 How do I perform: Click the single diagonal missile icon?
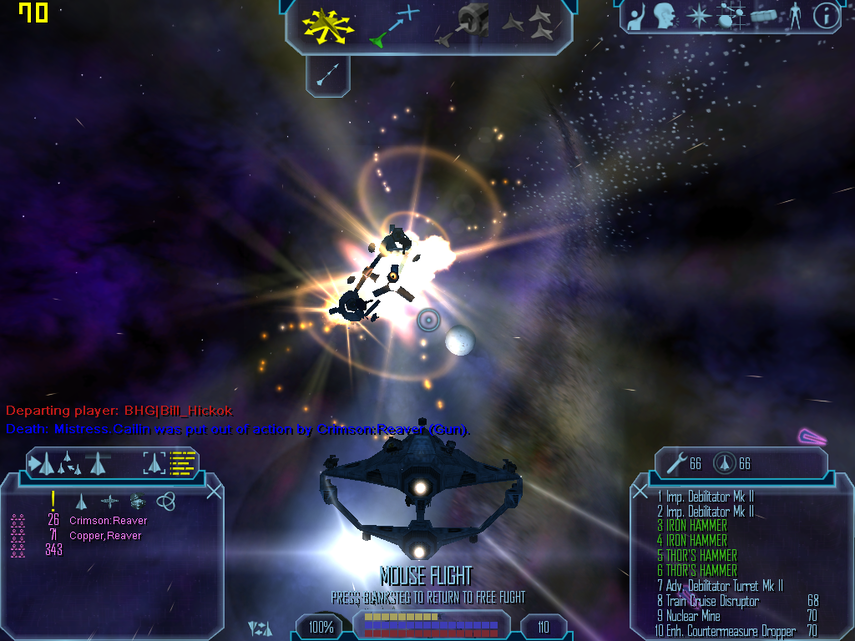pos(327,73)
